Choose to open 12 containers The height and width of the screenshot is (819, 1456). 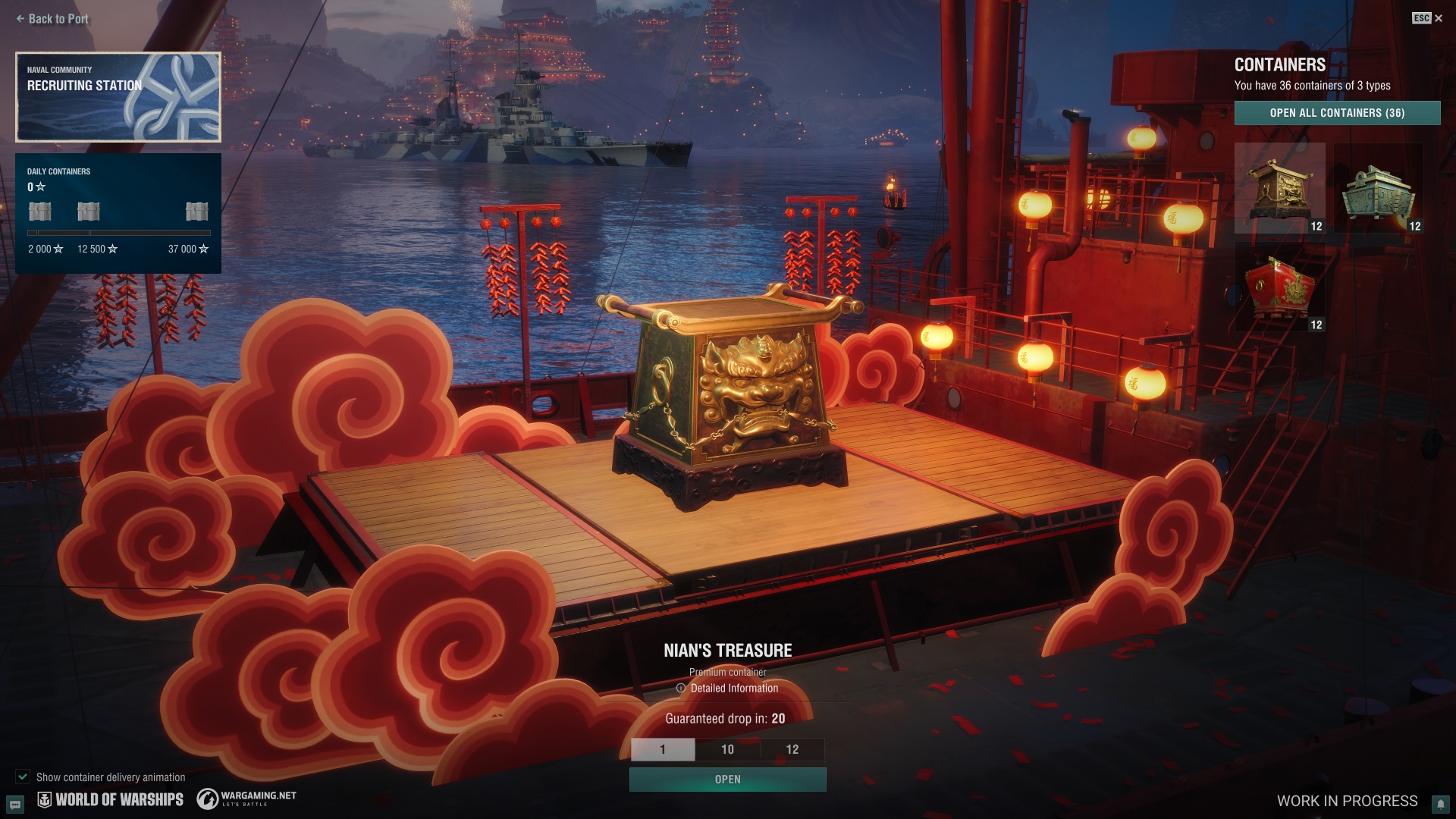point(792,749)
